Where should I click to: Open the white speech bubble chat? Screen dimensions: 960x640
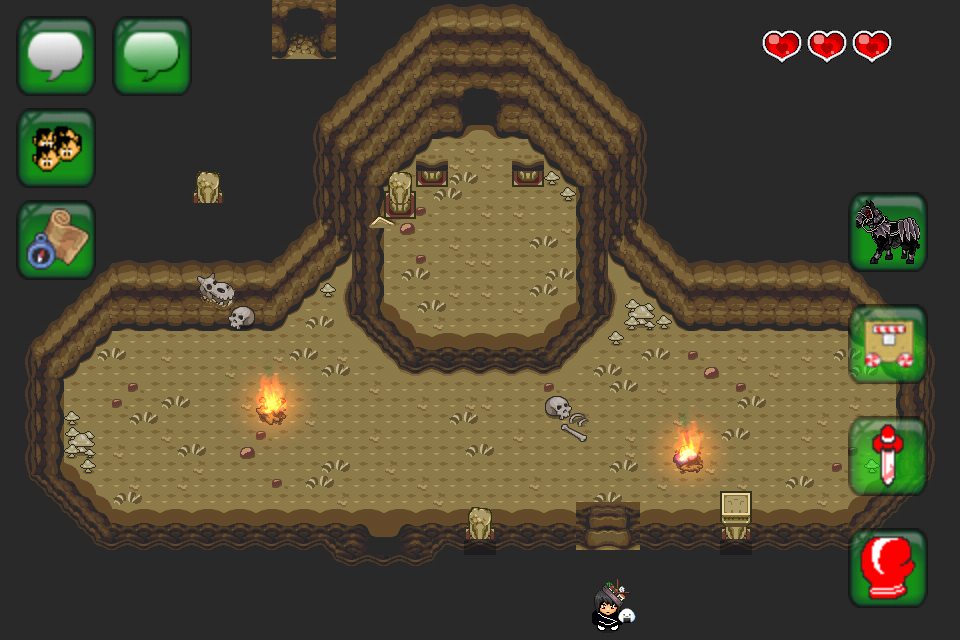tap(56, 56)
